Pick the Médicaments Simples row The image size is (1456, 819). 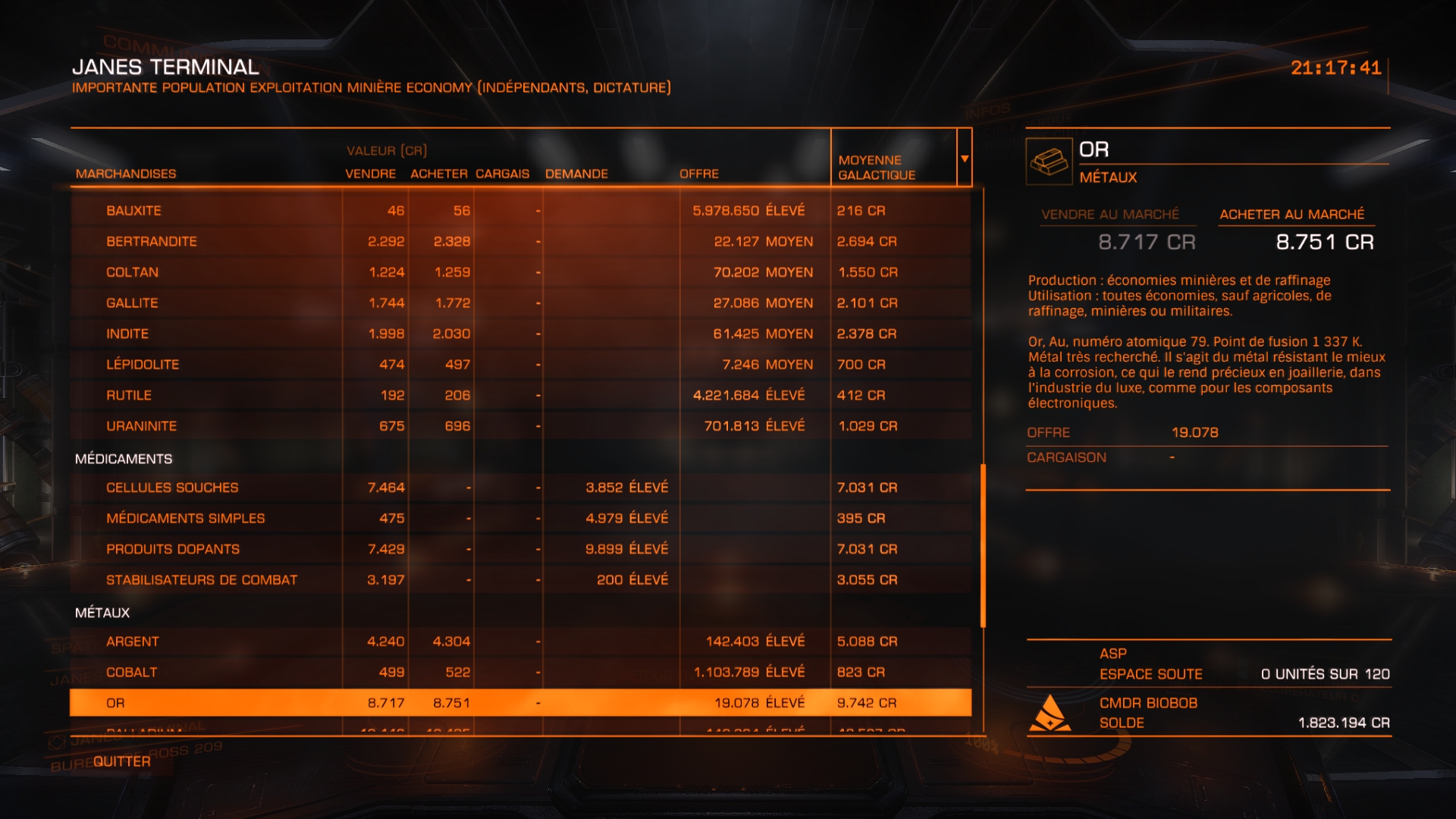point(185,519)
